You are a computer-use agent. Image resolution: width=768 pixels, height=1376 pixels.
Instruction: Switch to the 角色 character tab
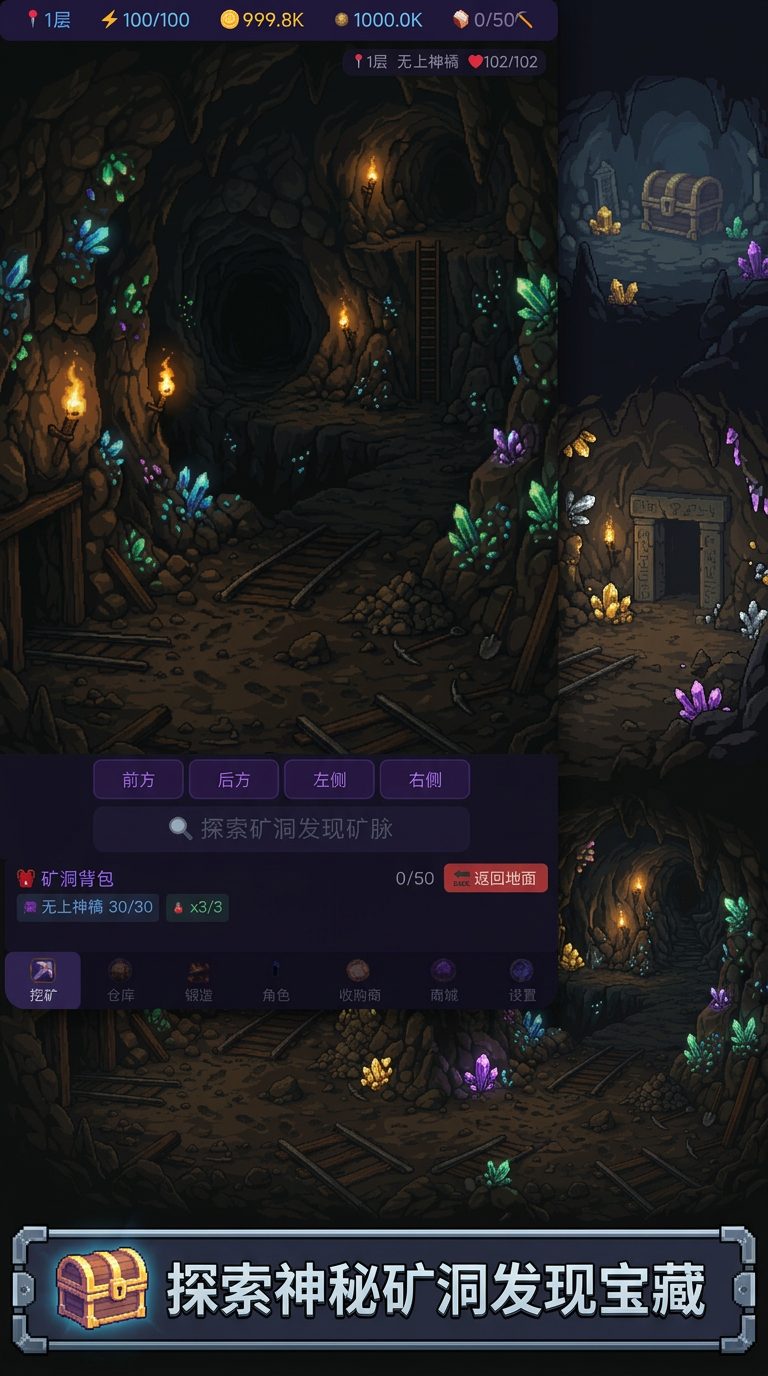point(276,981)
